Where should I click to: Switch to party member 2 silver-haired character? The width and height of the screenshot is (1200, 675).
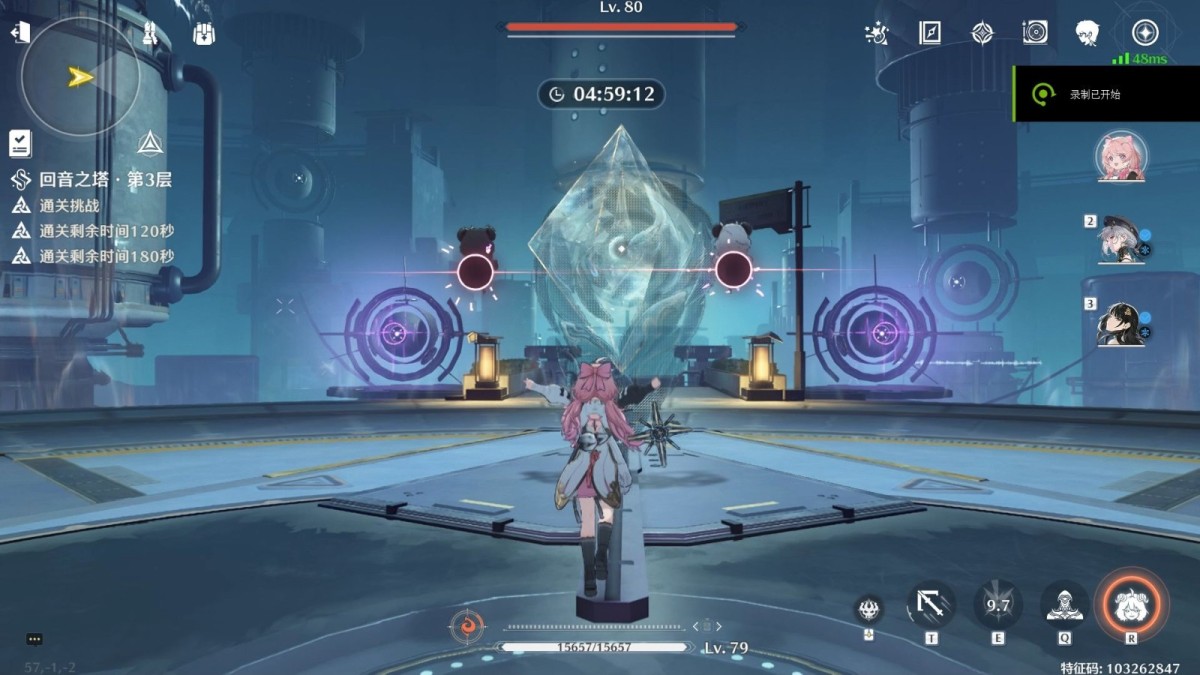pyautogui.click(x=1121, y=240)
